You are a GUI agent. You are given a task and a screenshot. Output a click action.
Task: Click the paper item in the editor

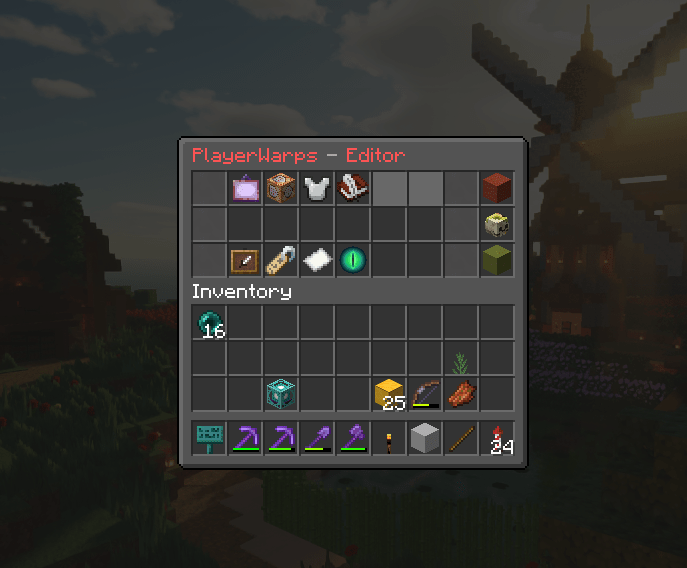click(x=317, y=260)
